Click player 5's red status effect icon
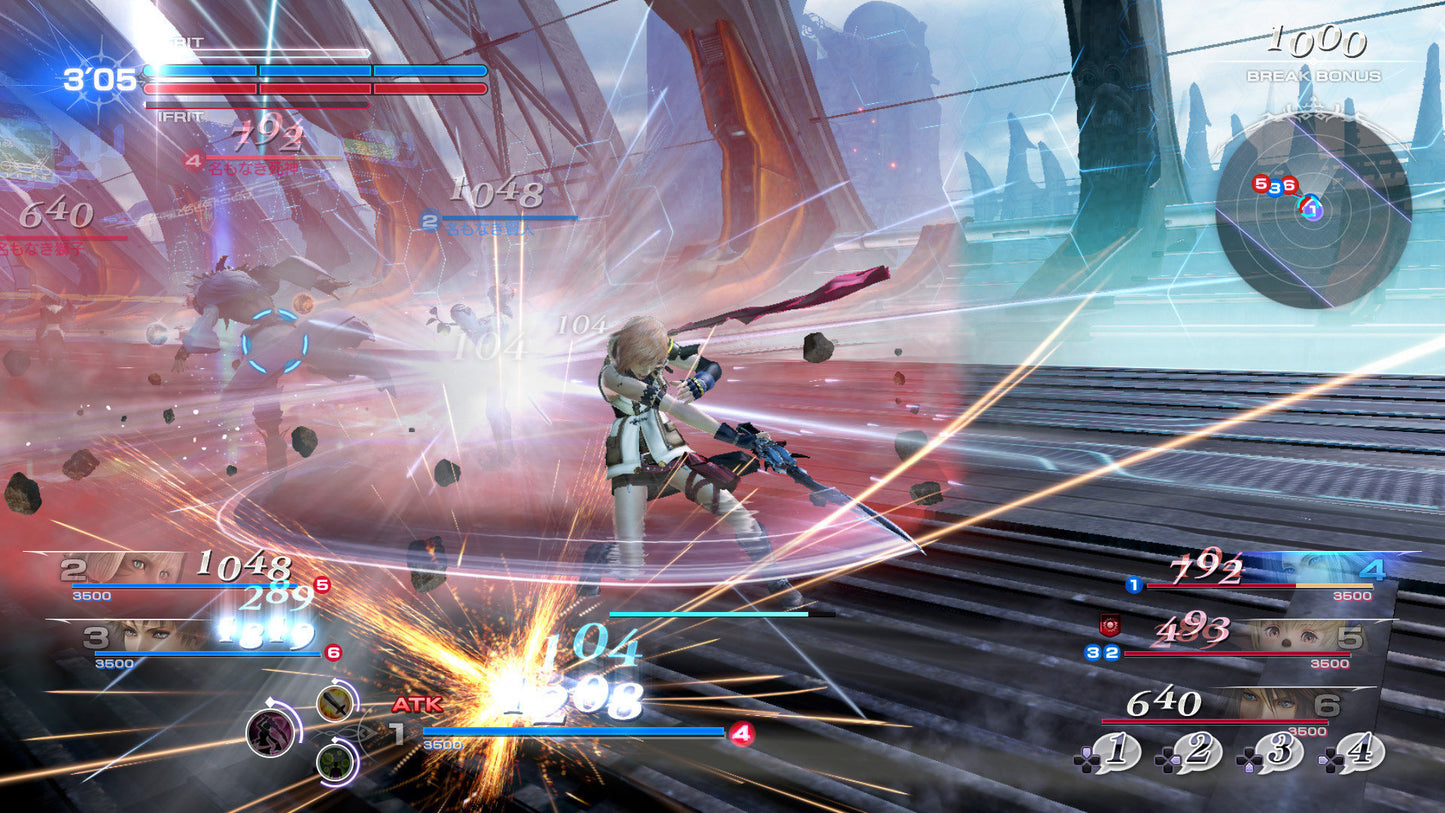 (1110, 625)
